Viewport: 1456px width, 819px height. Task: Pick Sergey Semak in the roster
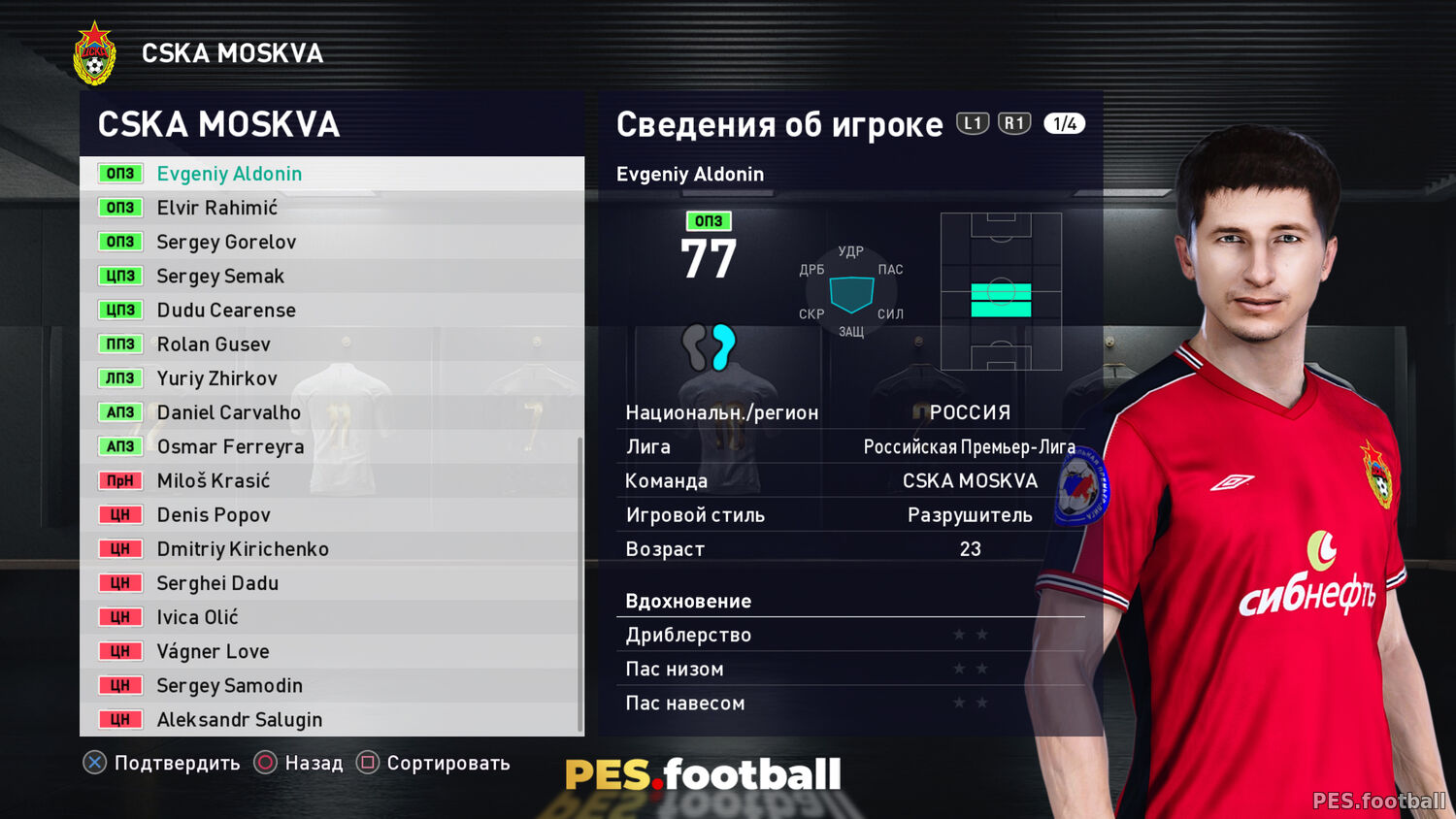click(220, 277)
